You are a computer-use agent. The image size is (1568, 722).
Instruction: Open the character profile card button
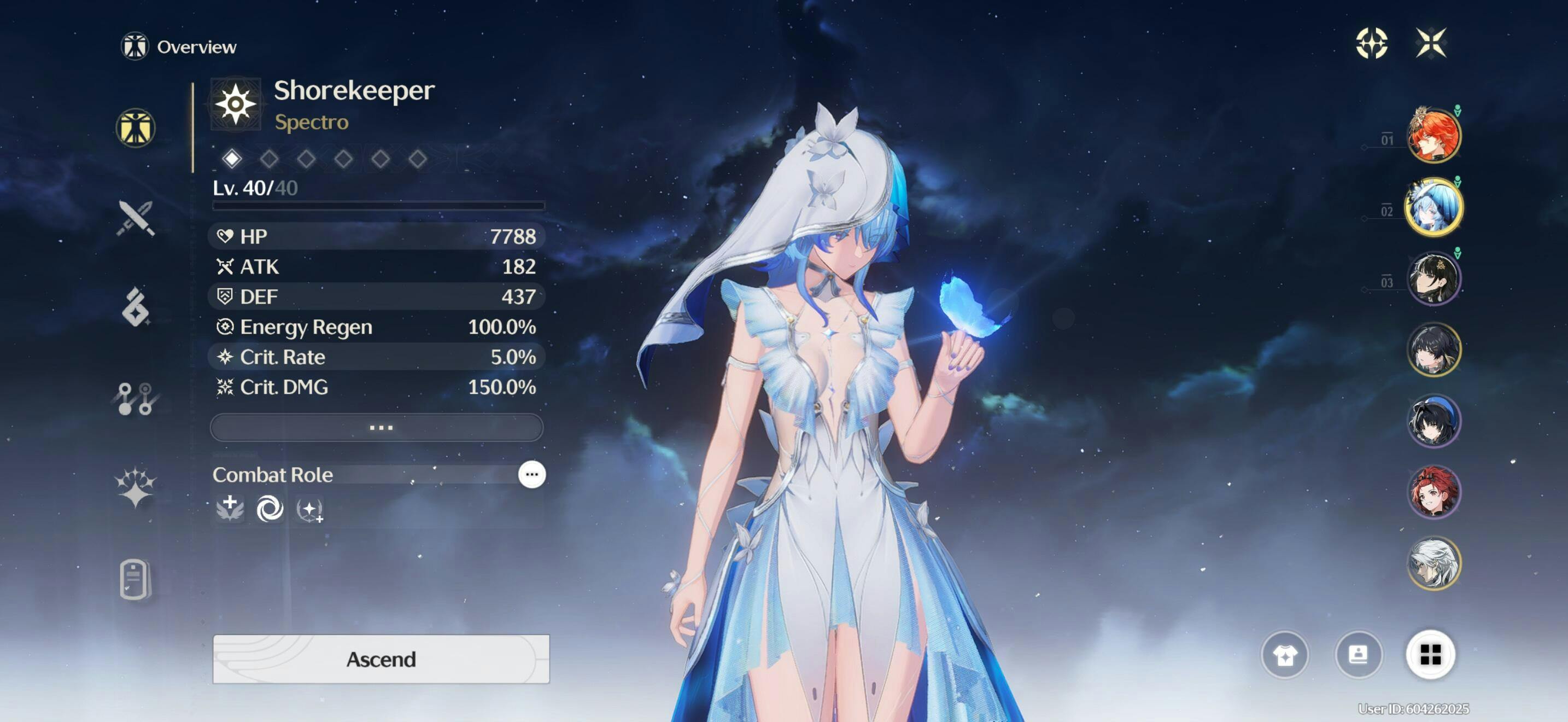click(x=1358, y=655)
